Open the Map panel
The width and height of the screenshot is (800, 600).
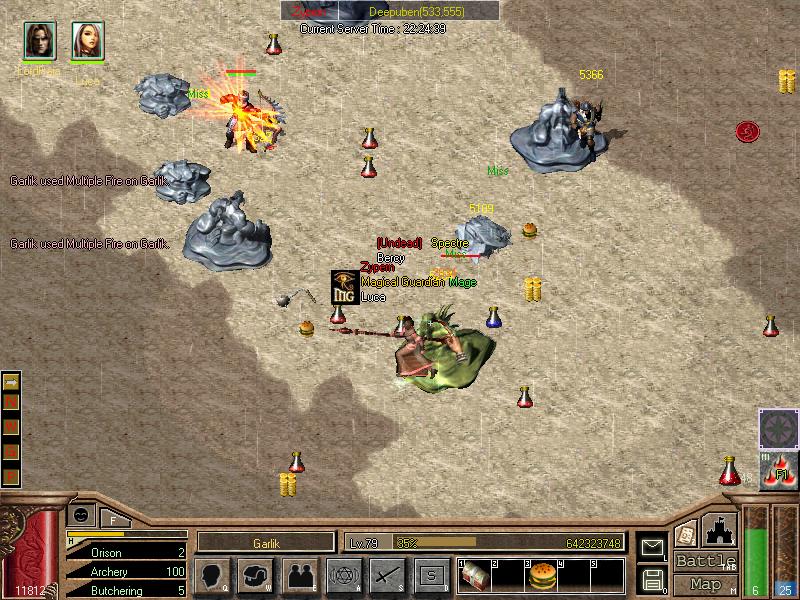click(706, 584)
